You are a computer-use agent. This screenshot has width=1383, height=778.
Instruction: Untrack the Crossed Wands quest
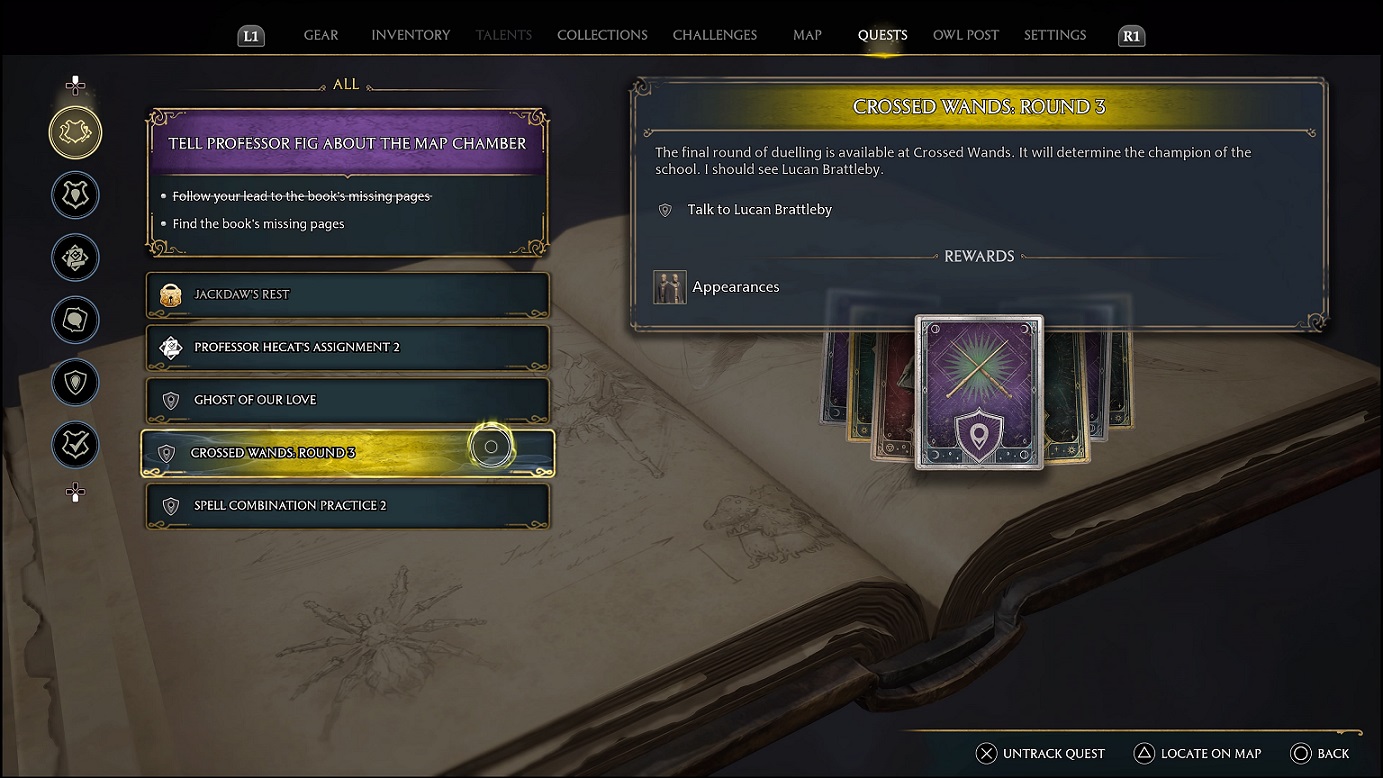click(1040, 753)
